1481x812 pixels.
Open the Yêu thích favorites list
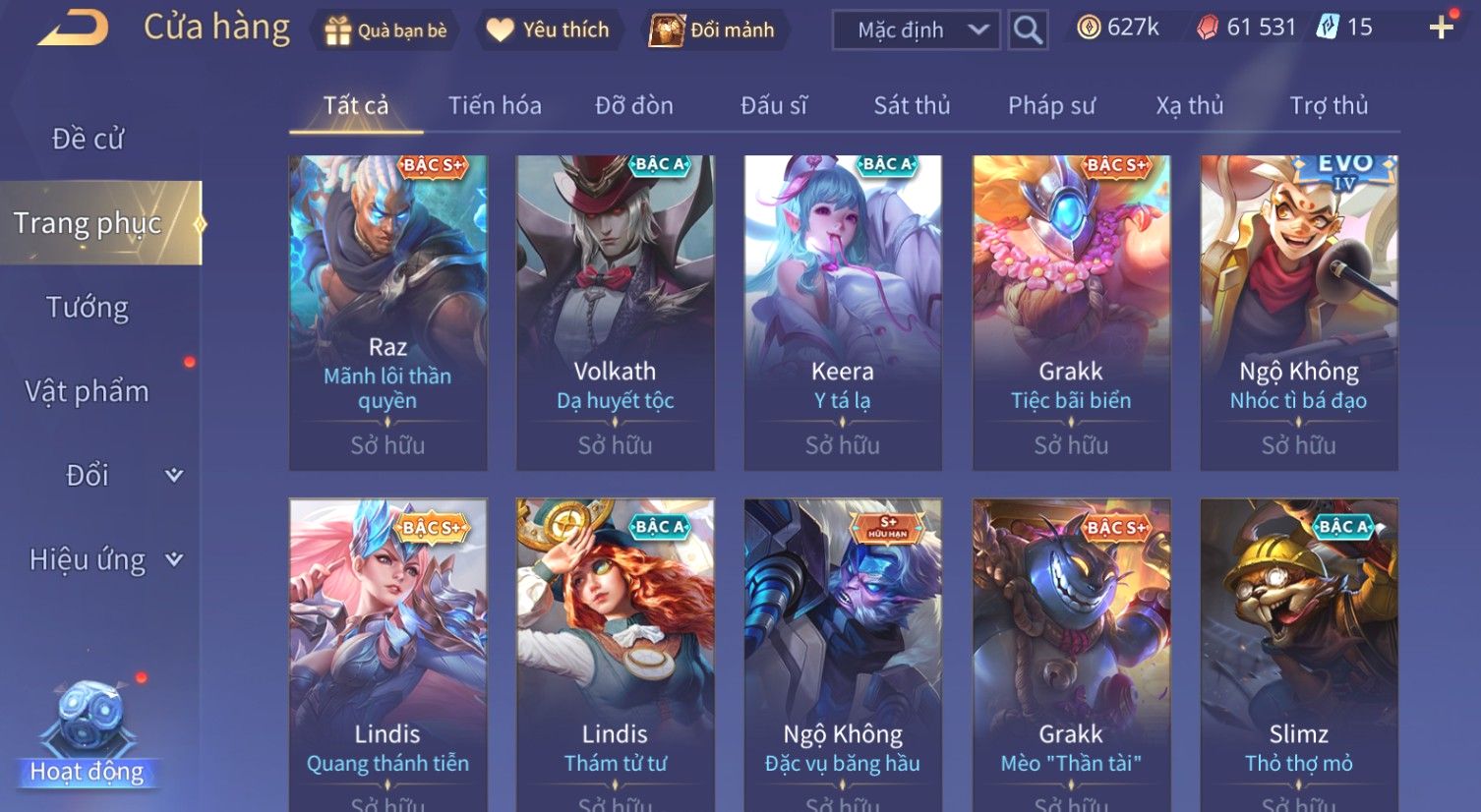549,30
